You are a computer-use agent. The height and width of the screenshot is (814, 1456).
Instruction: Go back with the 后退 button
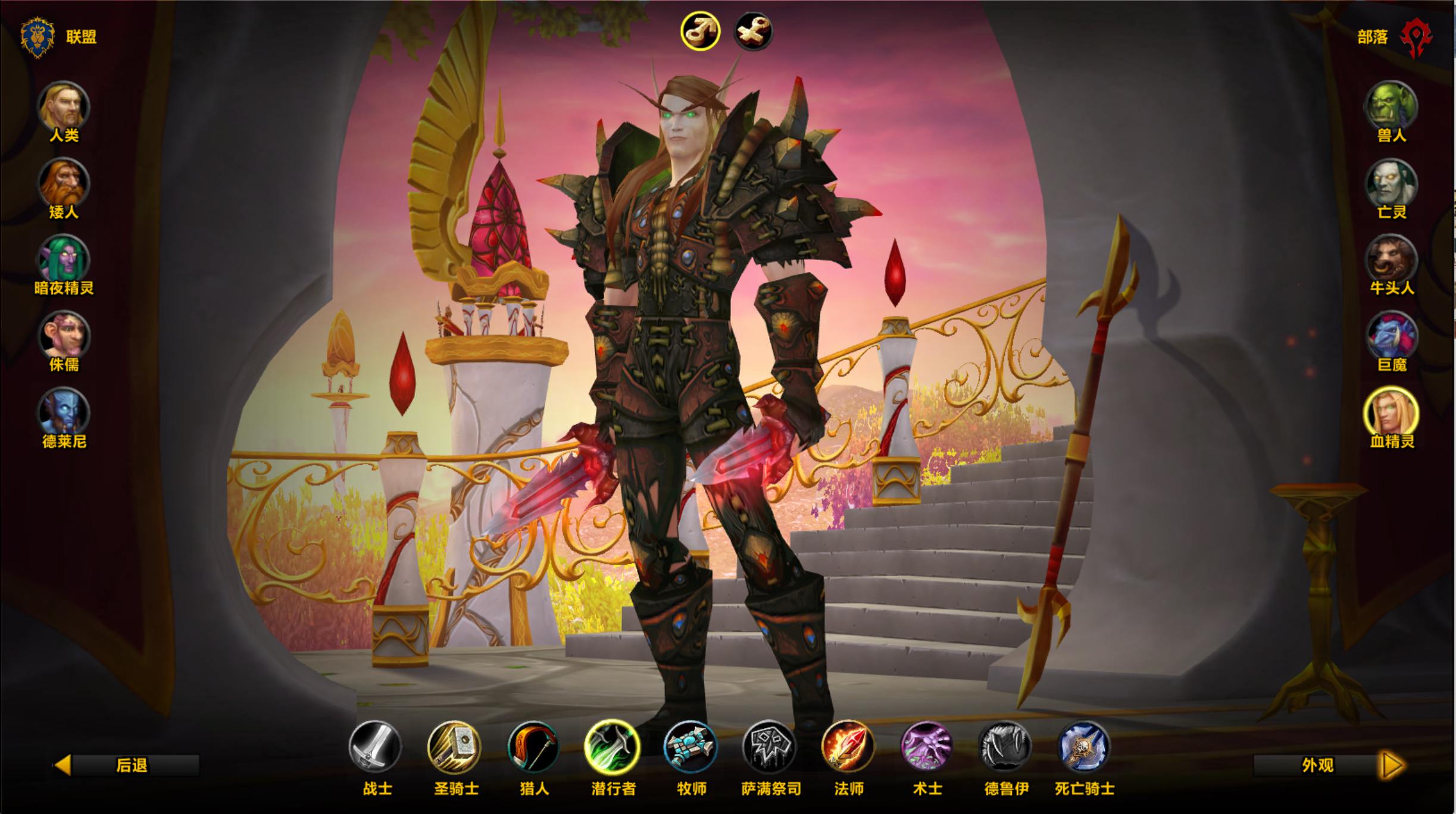click(127, 765)
